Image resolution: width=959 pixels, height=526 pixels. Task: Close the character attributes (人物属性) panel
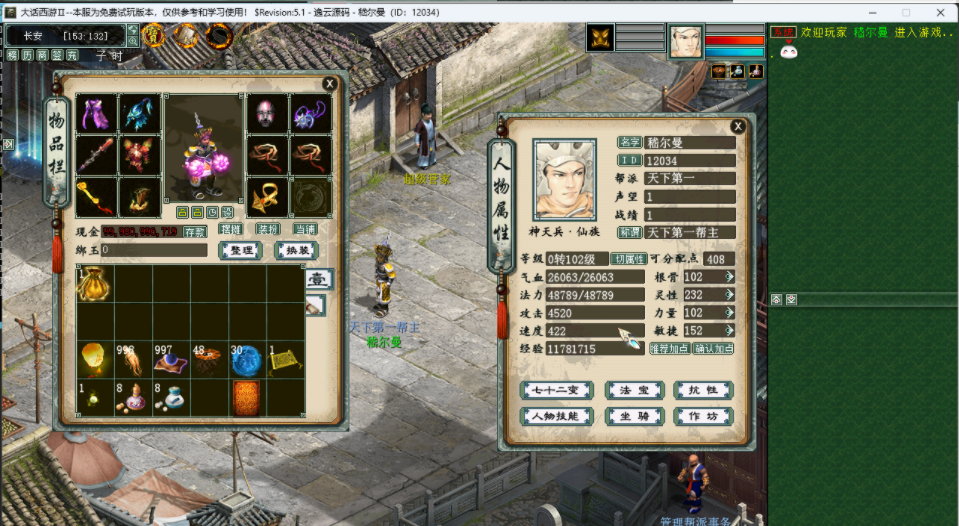pyautogui.click(x=738, y=127)
